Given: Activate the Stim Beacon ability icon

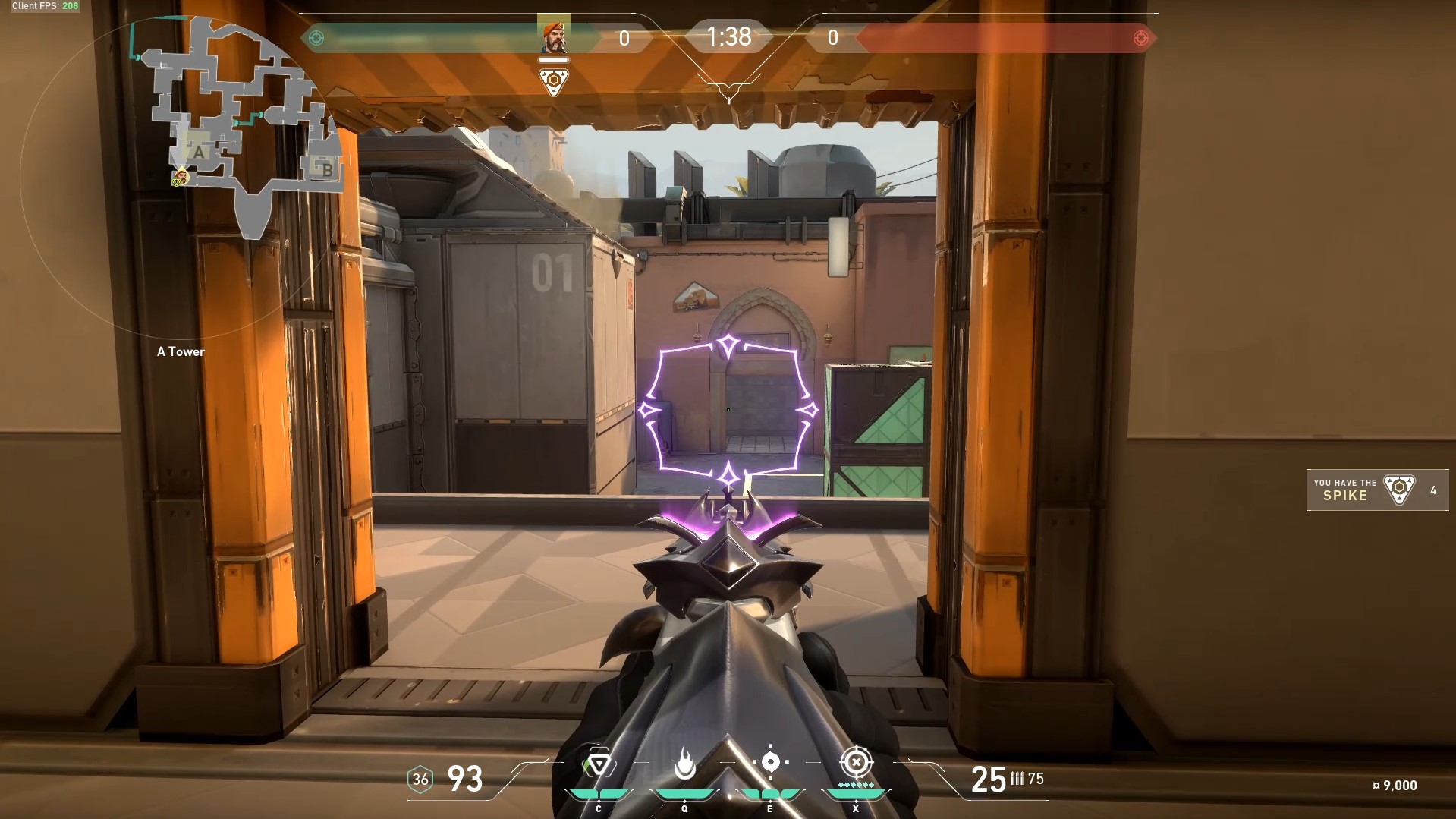Looking at the screenshot, I should tap(598, 764).
